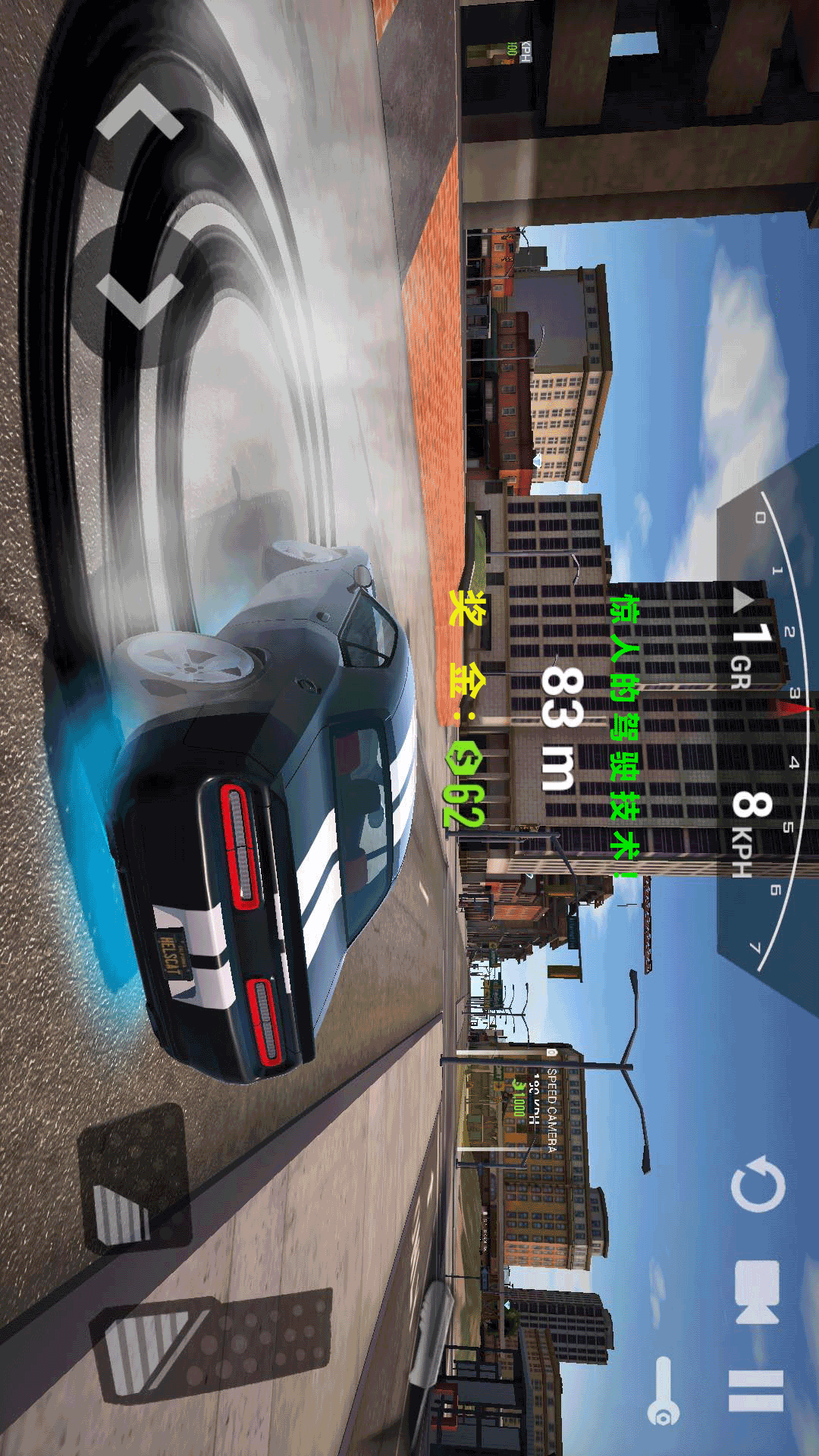Hit the large accelerator pedal
This screenshot has width=819, height=1456.
click(x=212, y=1345)
